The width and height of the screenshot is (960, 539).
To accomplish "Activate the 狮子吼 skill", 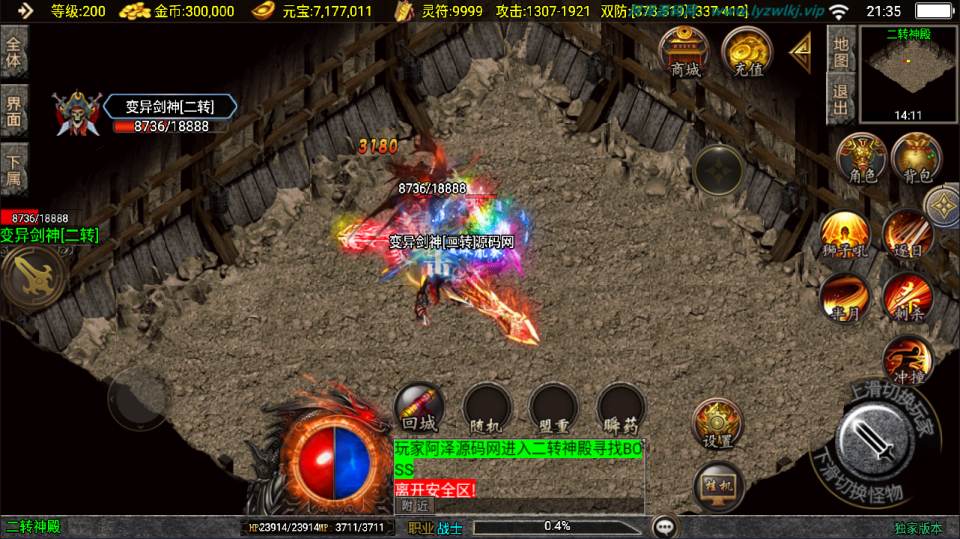I will pos(843,236).
